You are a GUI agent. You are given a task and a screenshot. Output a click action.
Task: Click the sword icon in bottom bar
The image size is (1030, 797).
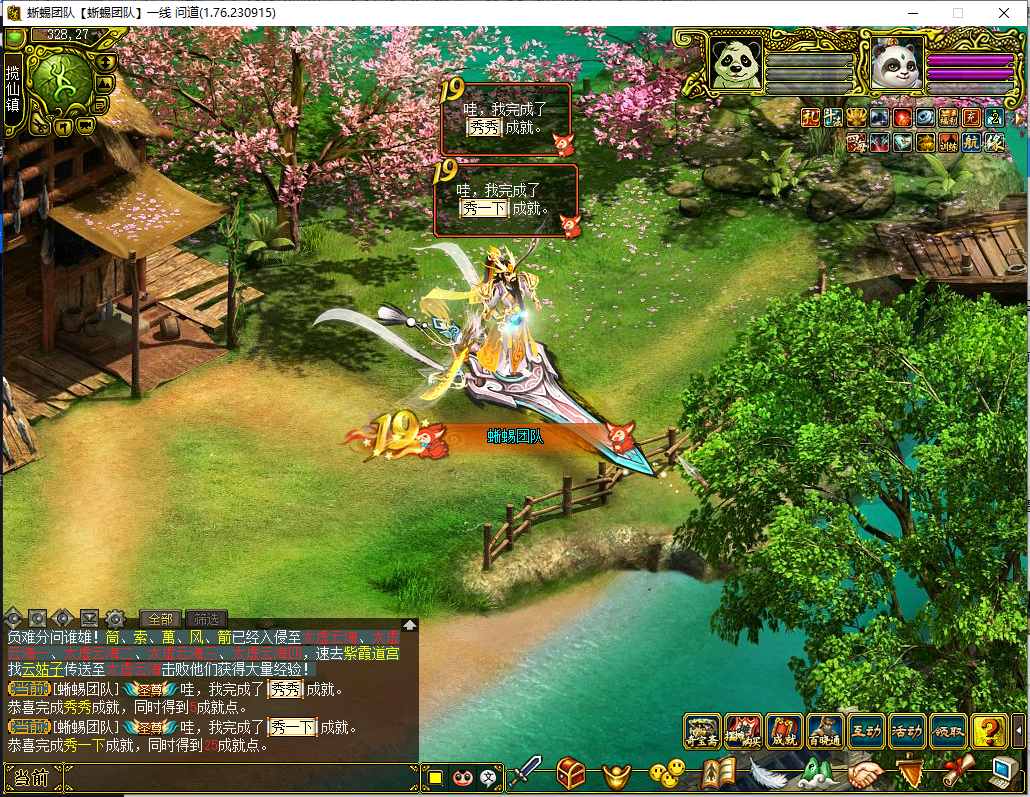pos(525,773)
